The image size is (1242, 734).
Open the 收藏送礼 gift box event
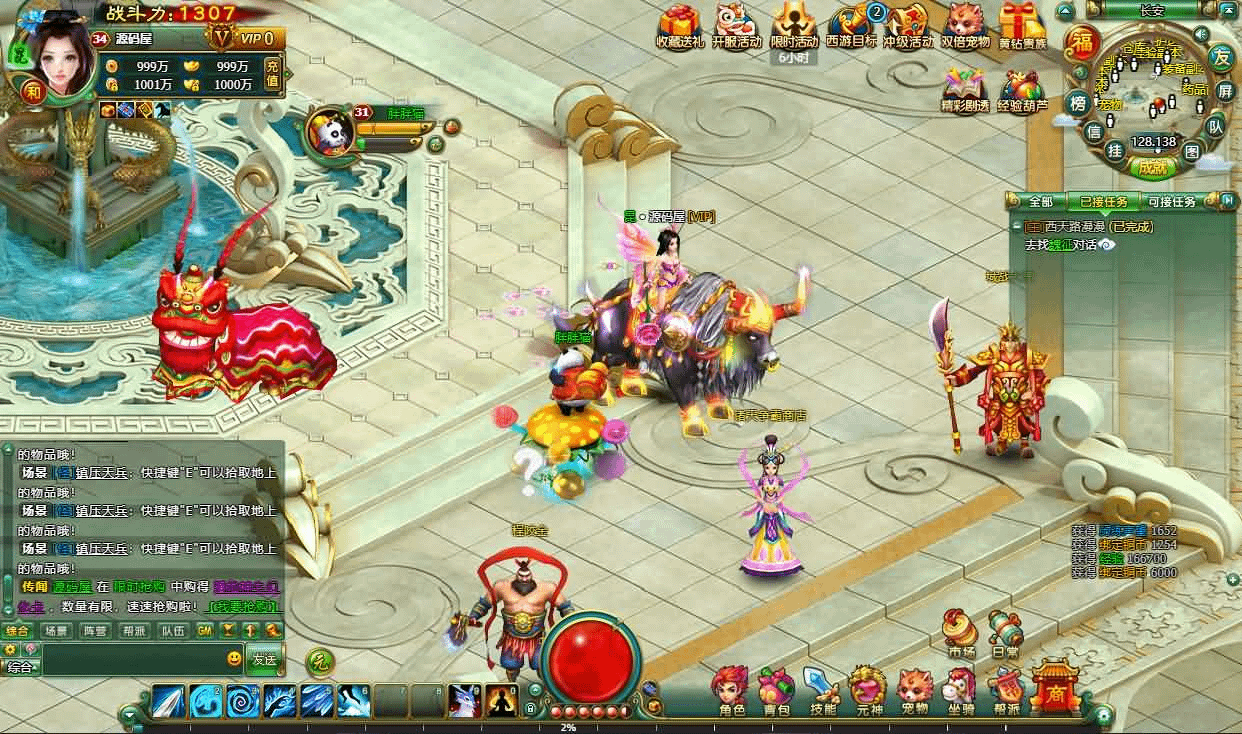680,27
